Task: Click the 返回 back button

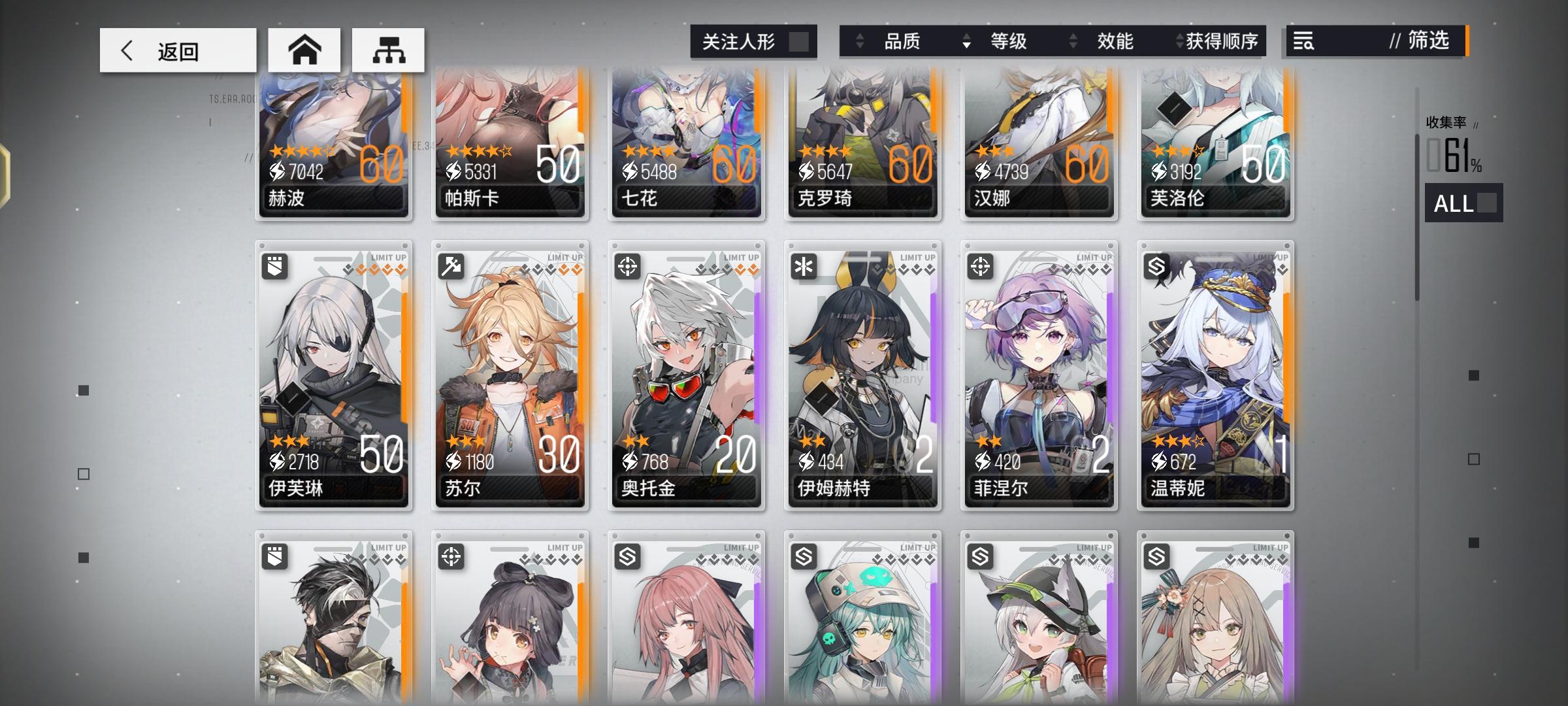Action: [x=176, y=49]
